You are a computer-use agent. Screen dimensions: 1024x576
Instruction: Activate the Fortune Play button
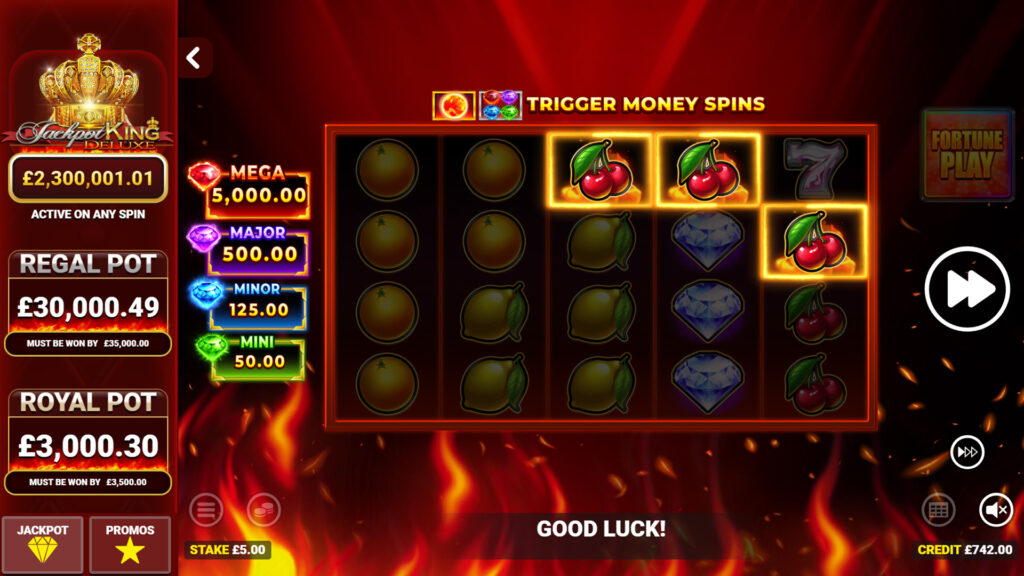point(967,154)
